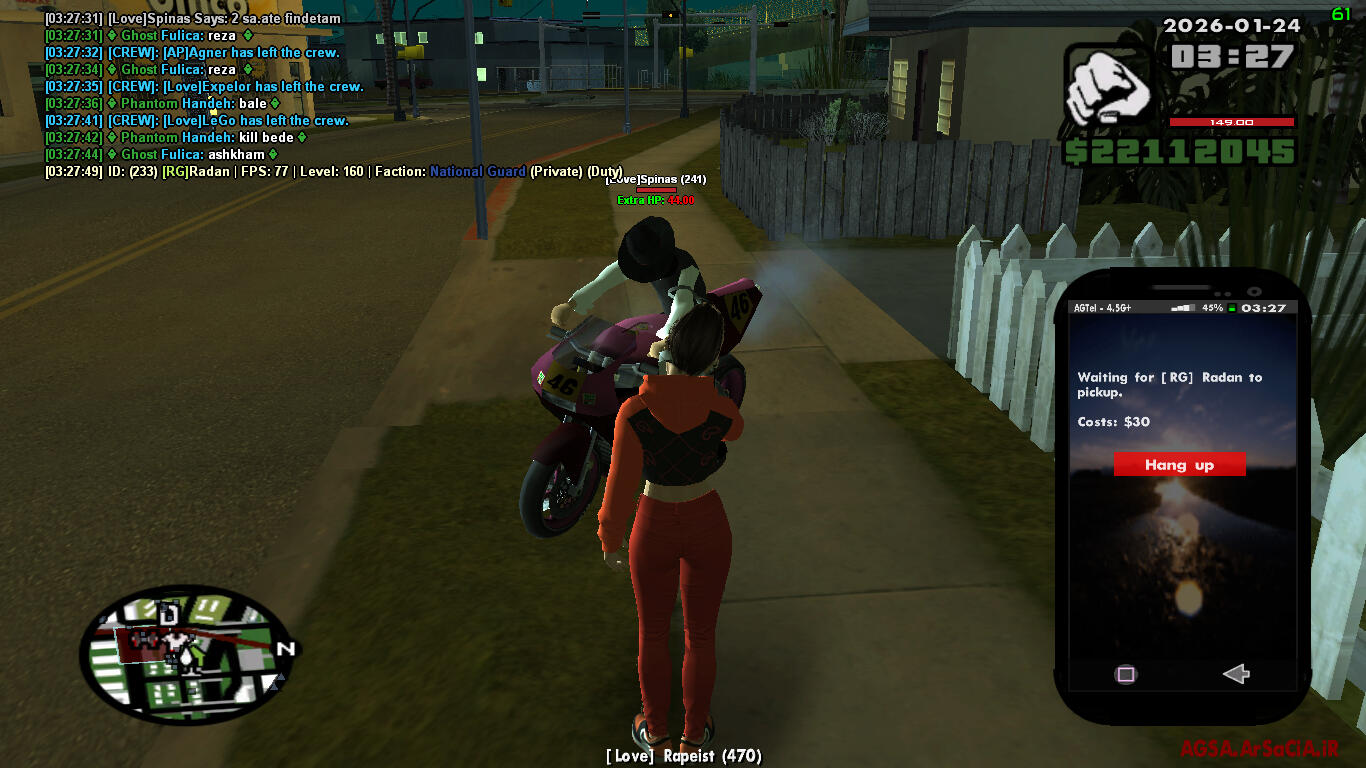Hang up the phone call
This screenshot has width=1366, height=768.
coord(1179,465)
